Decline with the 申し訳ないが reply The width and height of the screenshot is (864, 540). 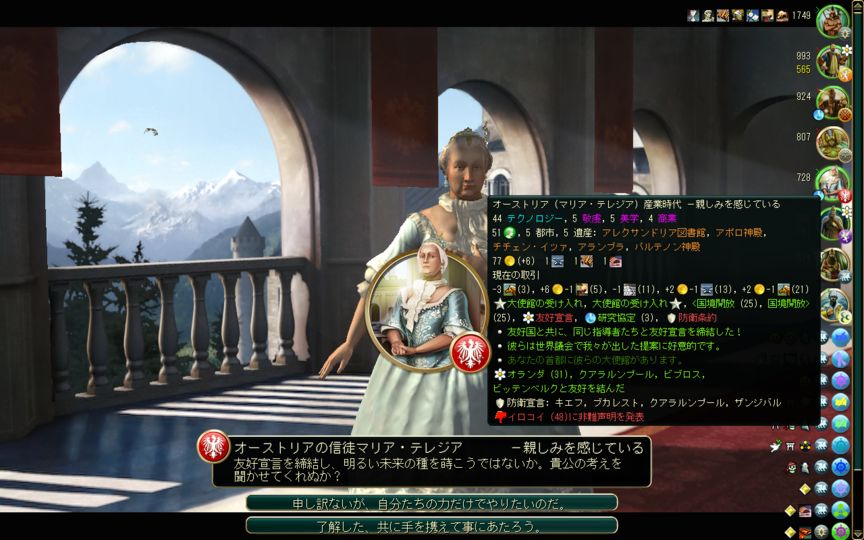click(431, 503)
